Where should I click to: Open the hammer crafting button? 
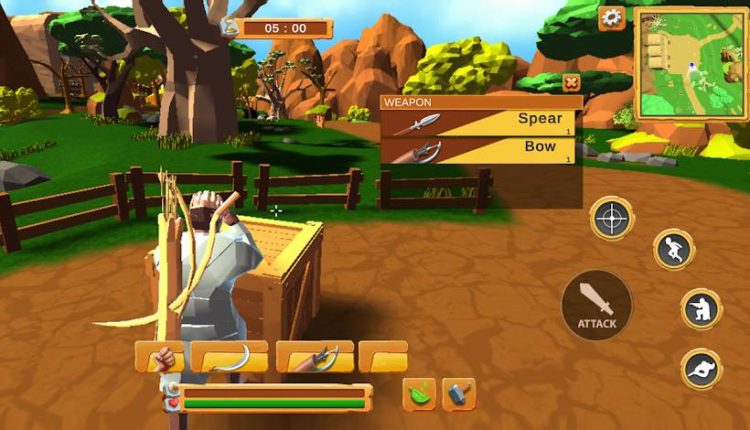[x=459, y=394]
